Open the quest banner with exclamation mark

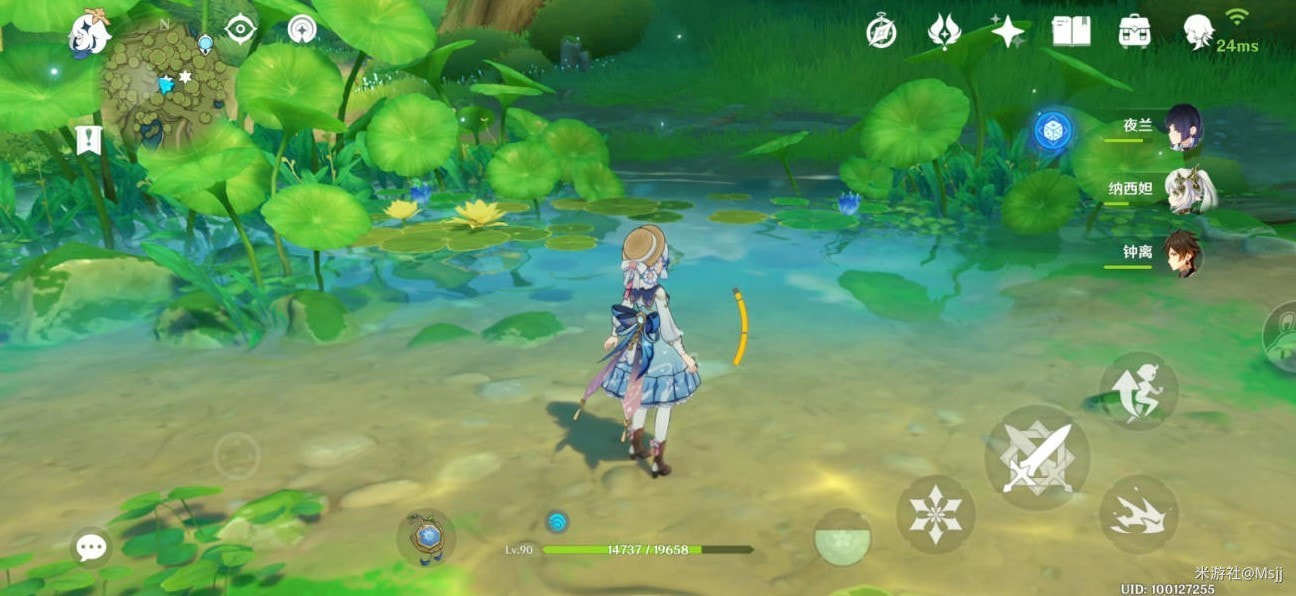[88, 140]
